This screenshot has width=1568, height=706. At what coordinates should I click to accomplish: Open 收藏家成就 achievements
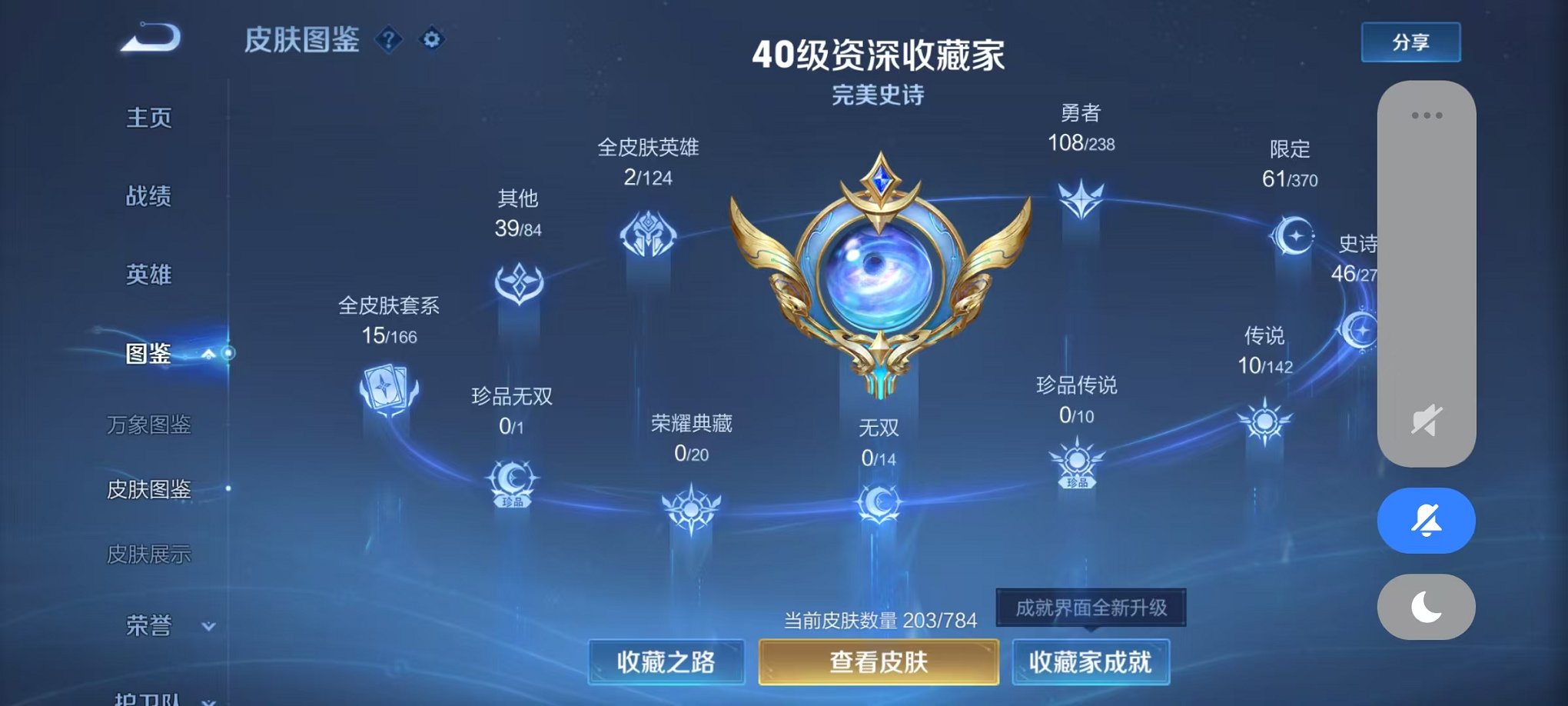(x=1089, y=660)
